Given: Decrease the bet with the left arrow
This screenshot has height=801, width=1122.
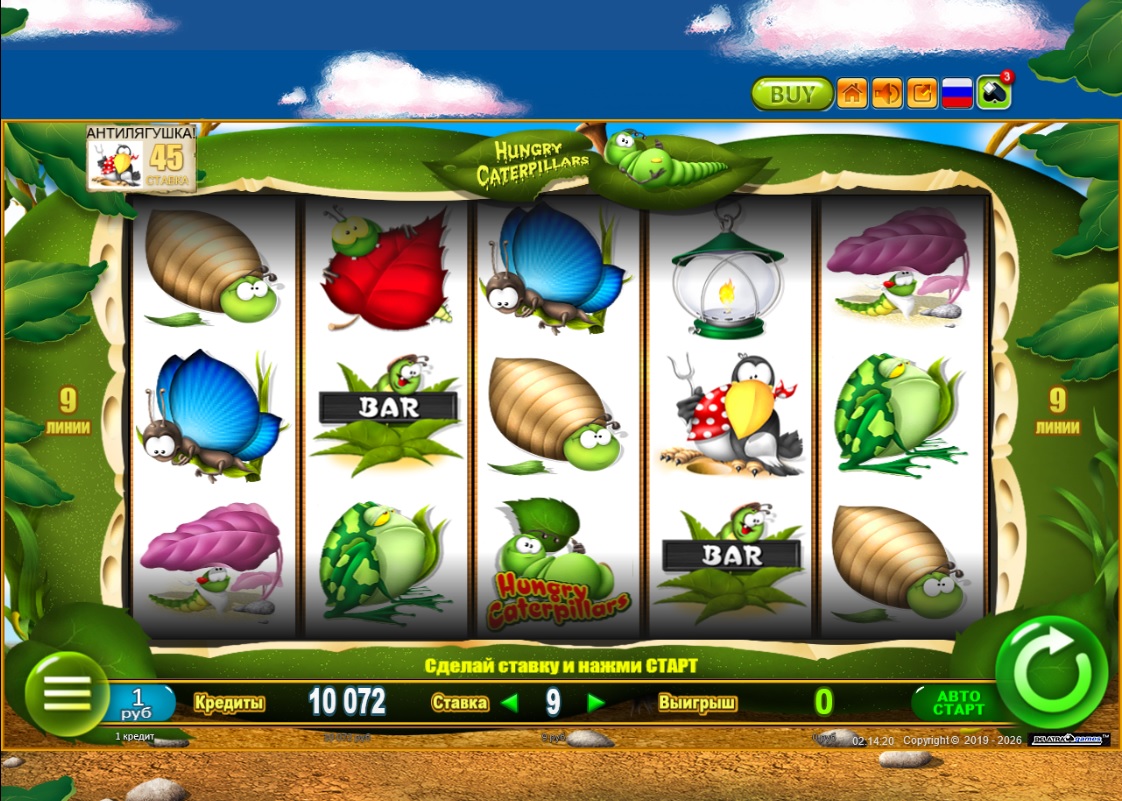Looking at the screenshot, I should pos(510,703).
